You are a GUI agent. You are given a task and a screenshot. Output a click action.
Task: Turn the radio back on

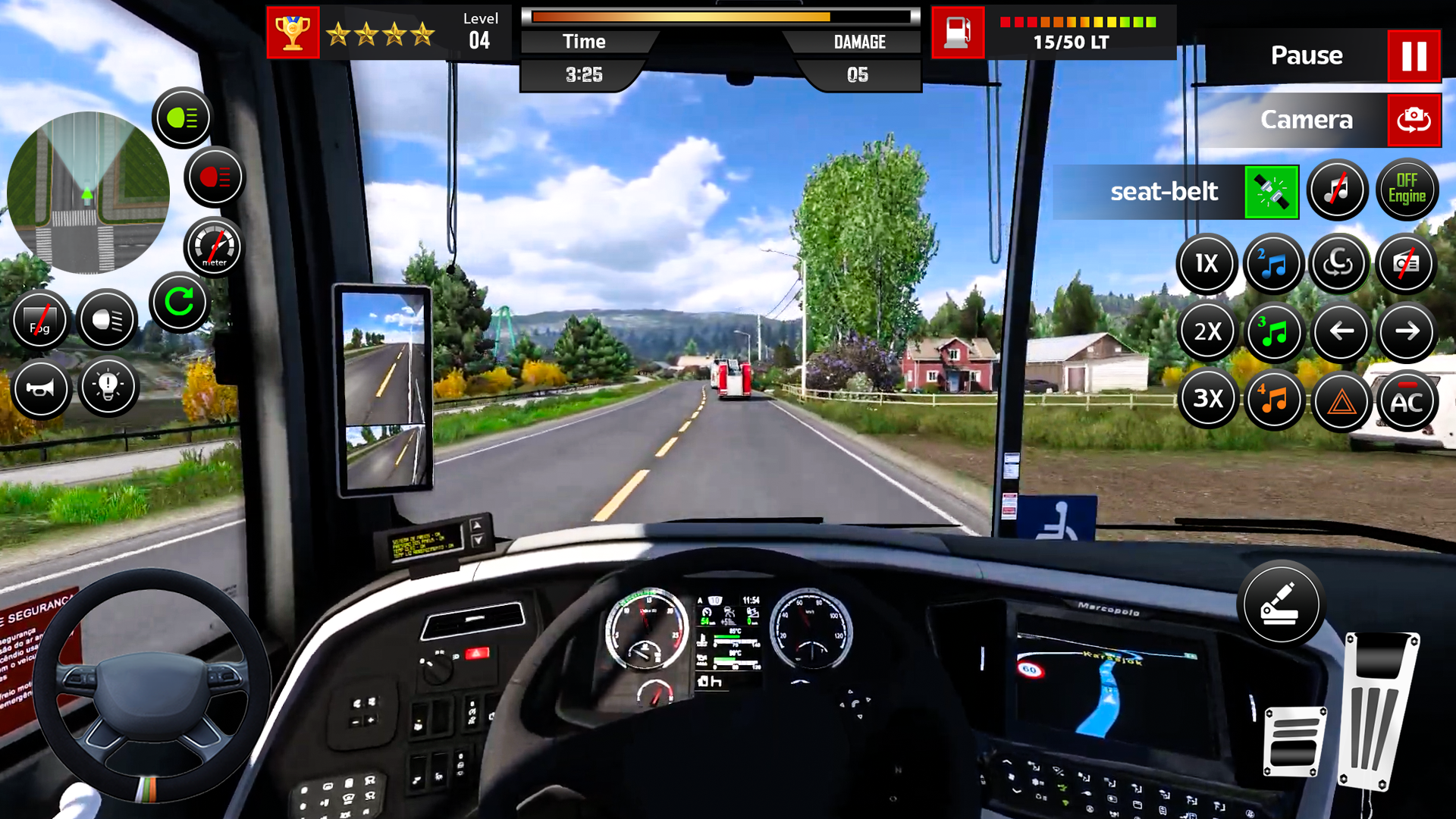1407,264
